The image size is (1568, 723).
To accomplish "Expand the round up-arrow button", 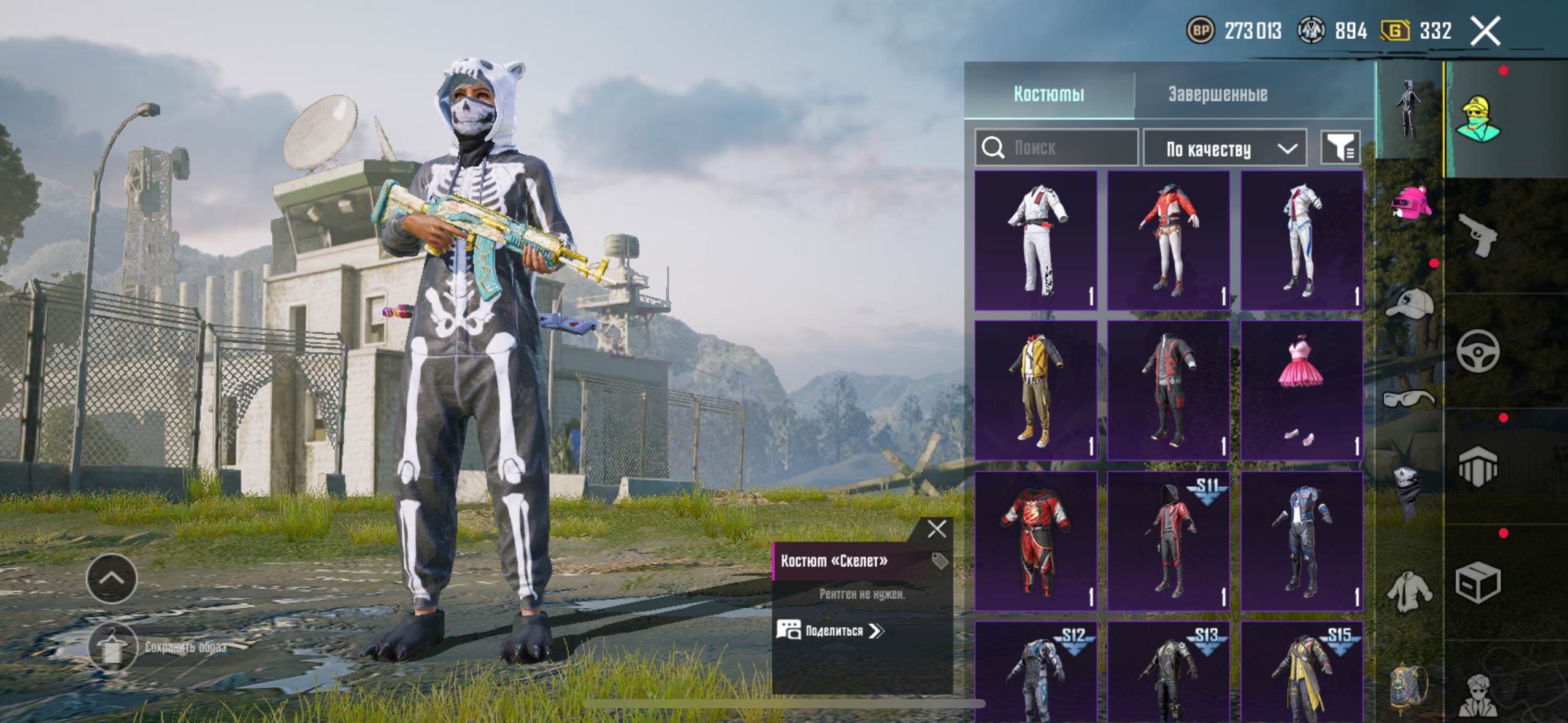I will click(112, 578).
